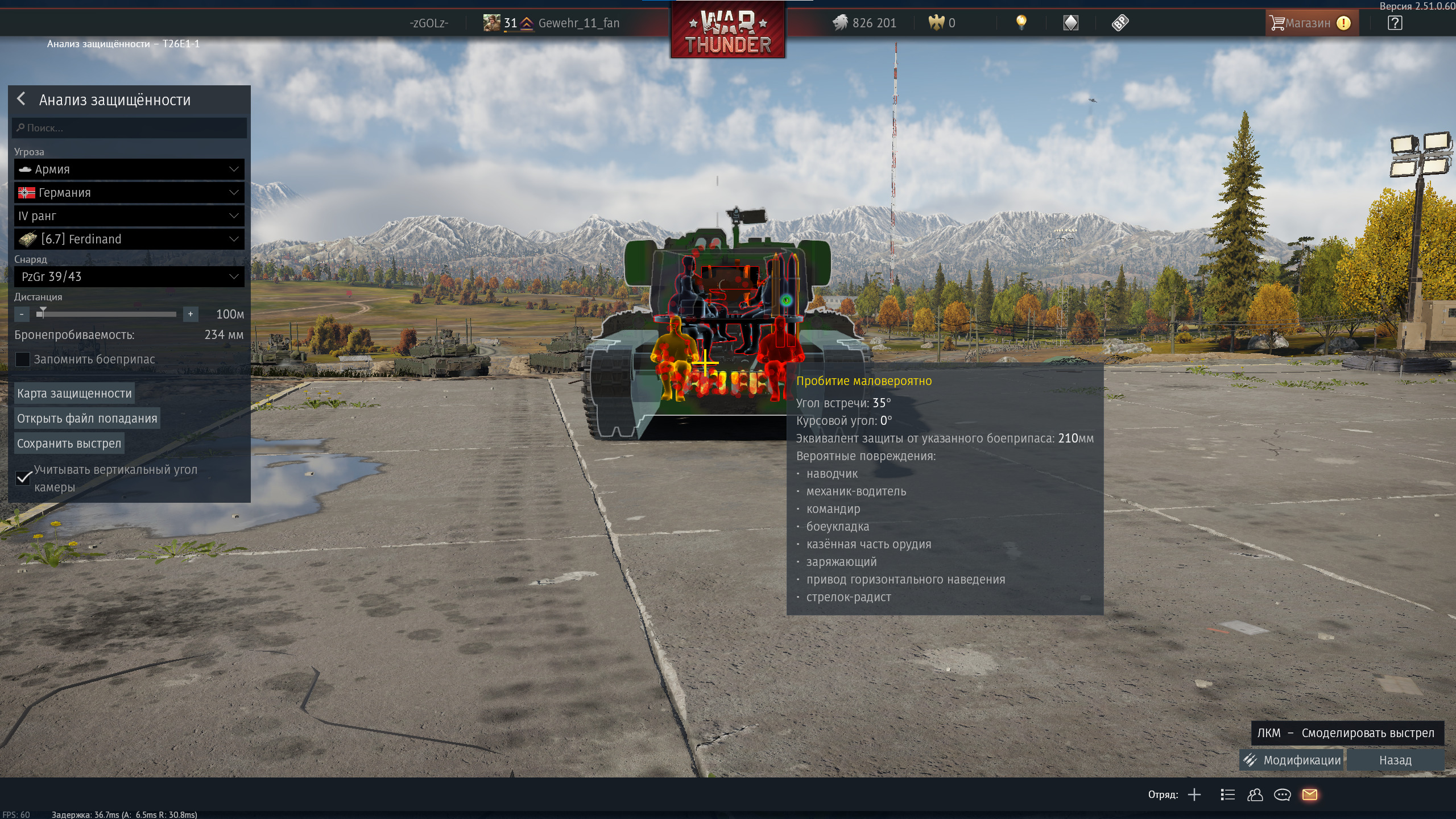Decrease distance with the minus button
1456x819 pixels.
click(22, 314)
